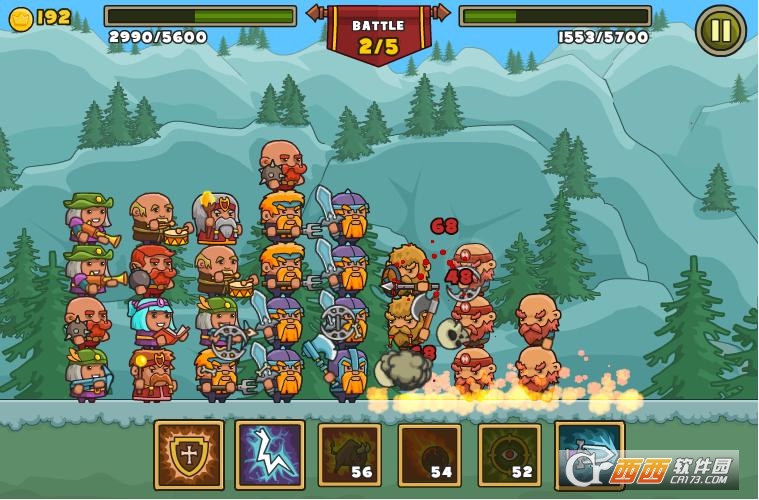Viewport: 759px width, 500px height.
Task: Pause the battle with the round button
Action: (720, 30)
